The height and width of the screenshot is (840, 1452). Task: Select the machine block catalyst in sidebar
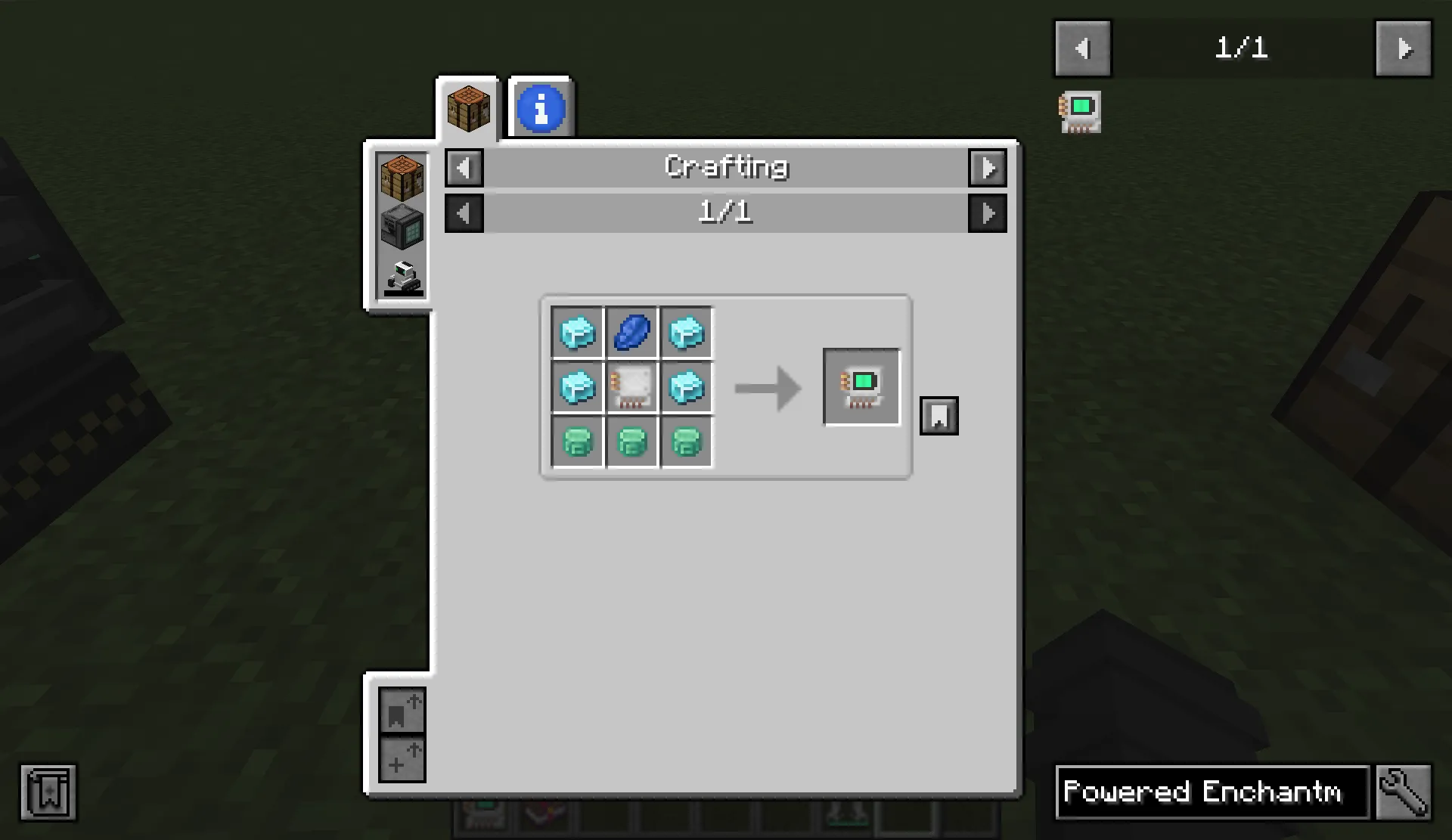401,227
